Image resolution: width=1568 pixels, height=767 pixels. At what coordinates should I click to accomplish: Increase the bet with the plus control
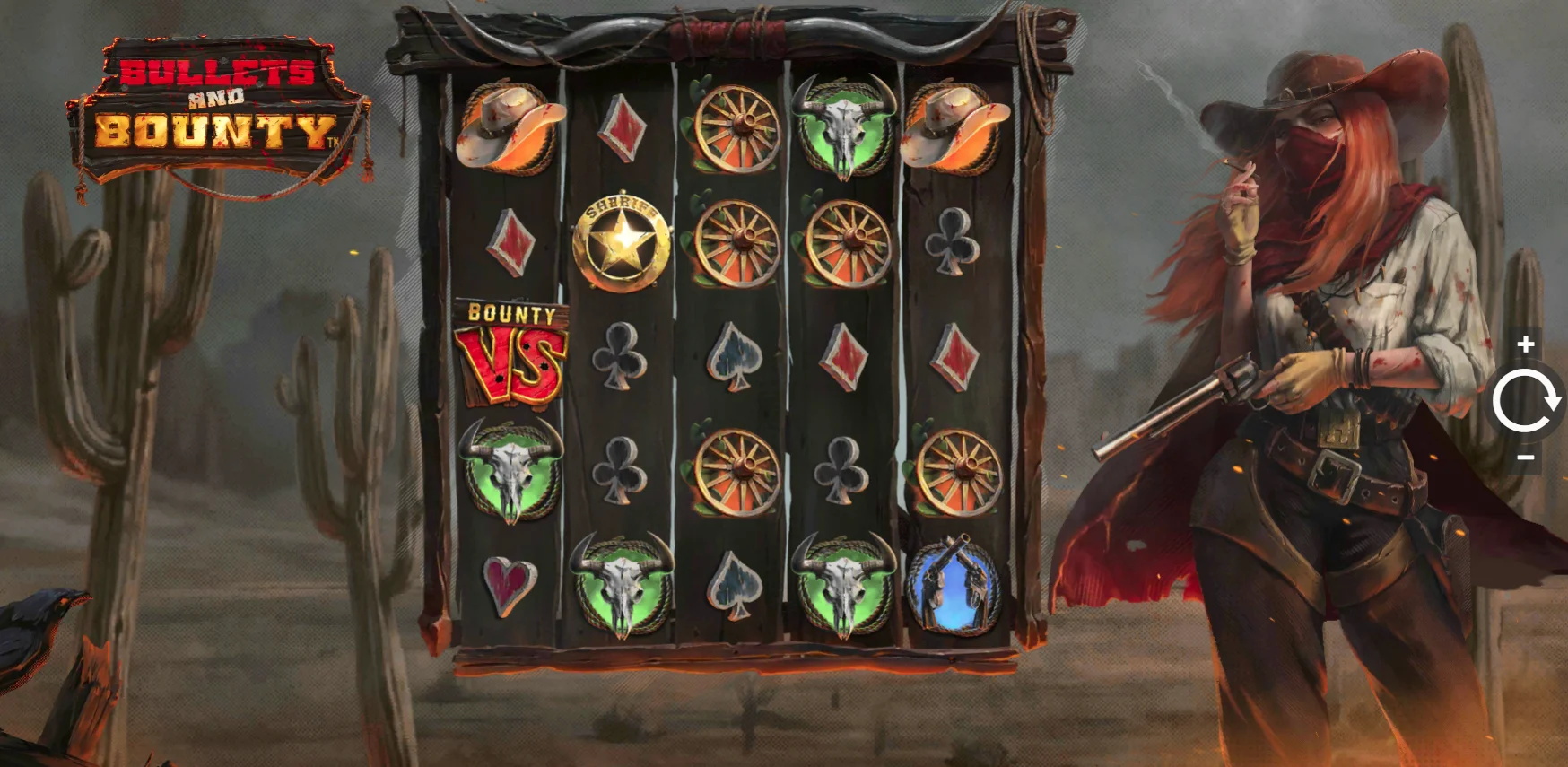1525,344
